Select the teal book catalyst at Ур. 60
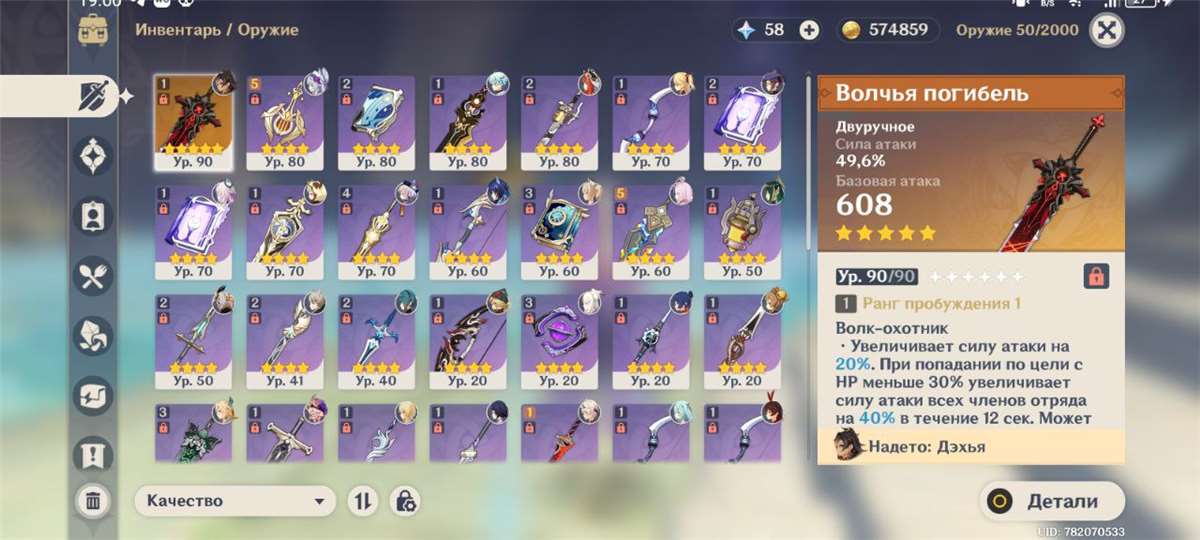Screen dimensions: 1200x540 [x=559, y=232]
